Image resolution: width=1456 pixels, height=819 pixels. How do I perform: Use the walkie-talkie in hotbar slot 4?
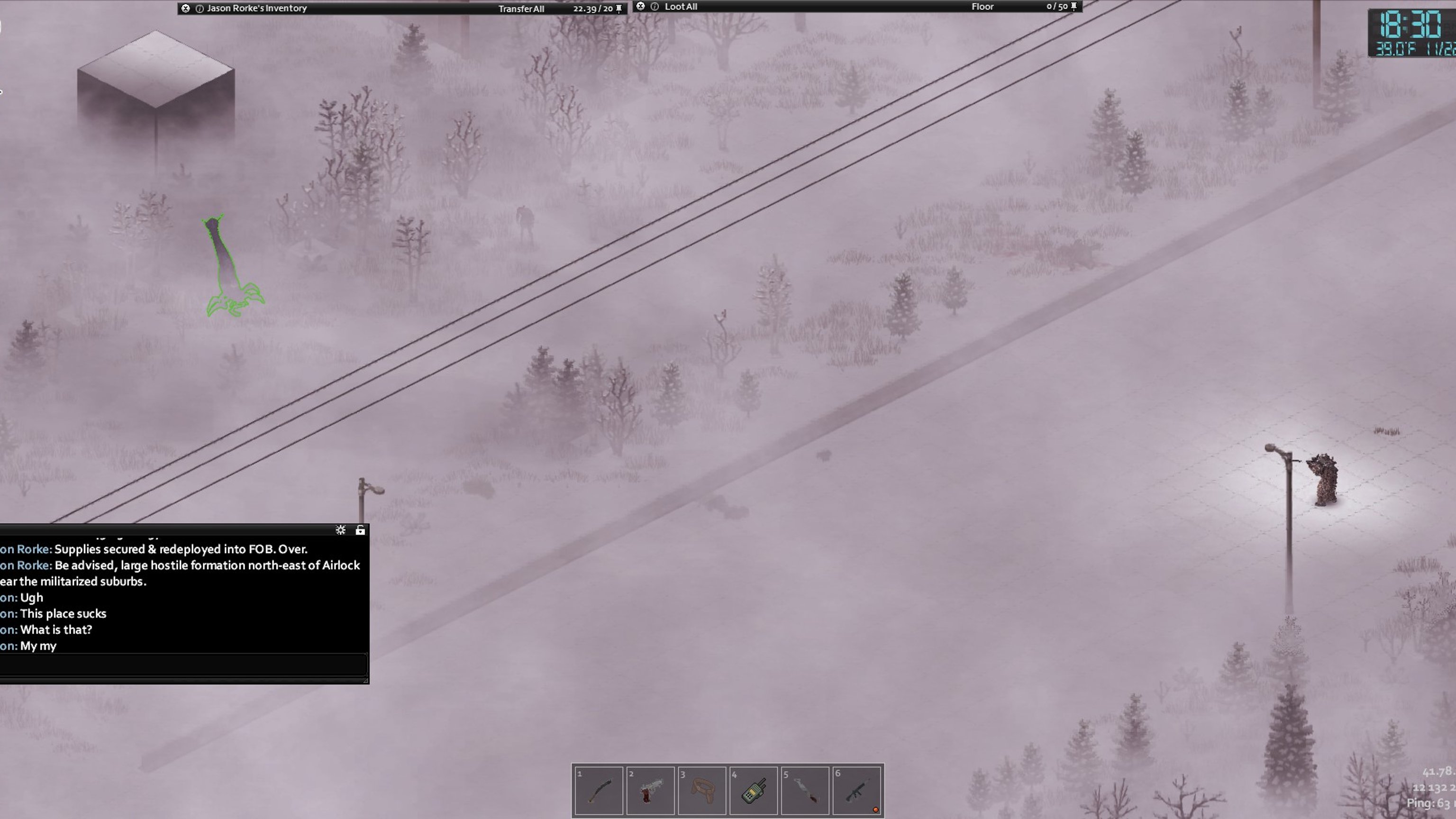coord(754,790)
